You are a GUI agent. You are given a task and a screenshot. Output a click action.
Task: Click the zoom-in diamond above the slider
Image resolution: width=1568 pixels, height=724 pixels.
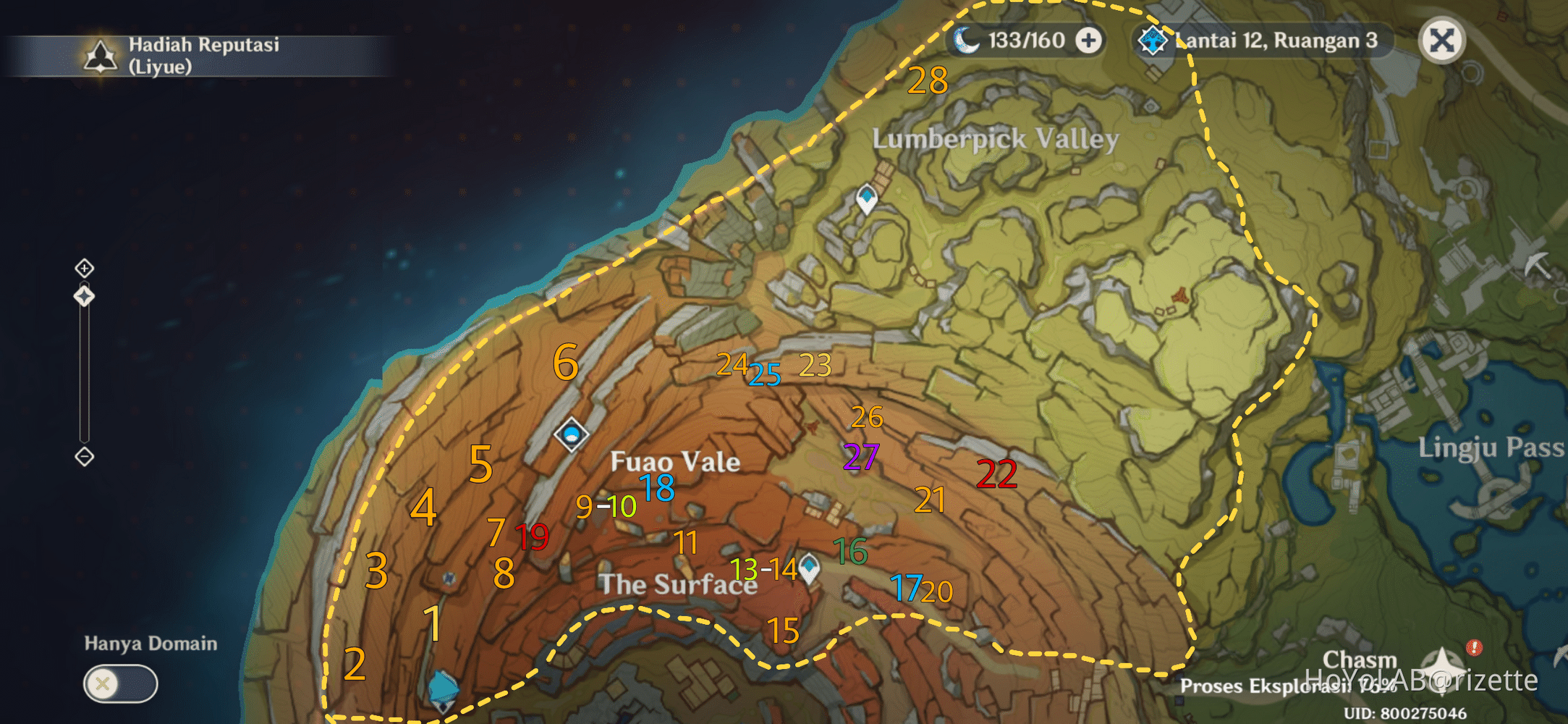pyautogui.click(x=85, y=267)
